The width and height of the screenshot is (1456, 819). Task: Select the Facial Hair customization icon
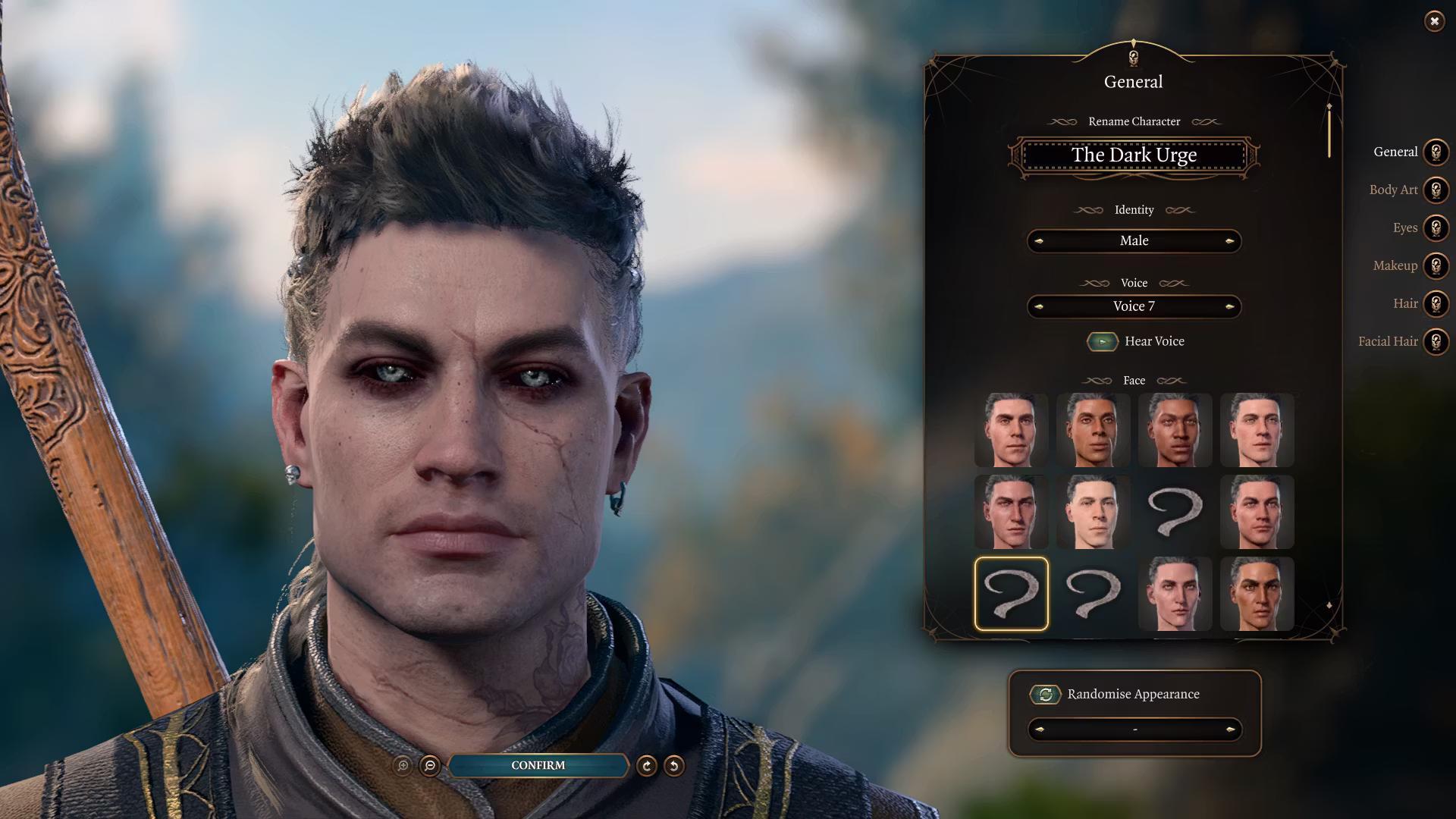click(x=1436, y=341)
